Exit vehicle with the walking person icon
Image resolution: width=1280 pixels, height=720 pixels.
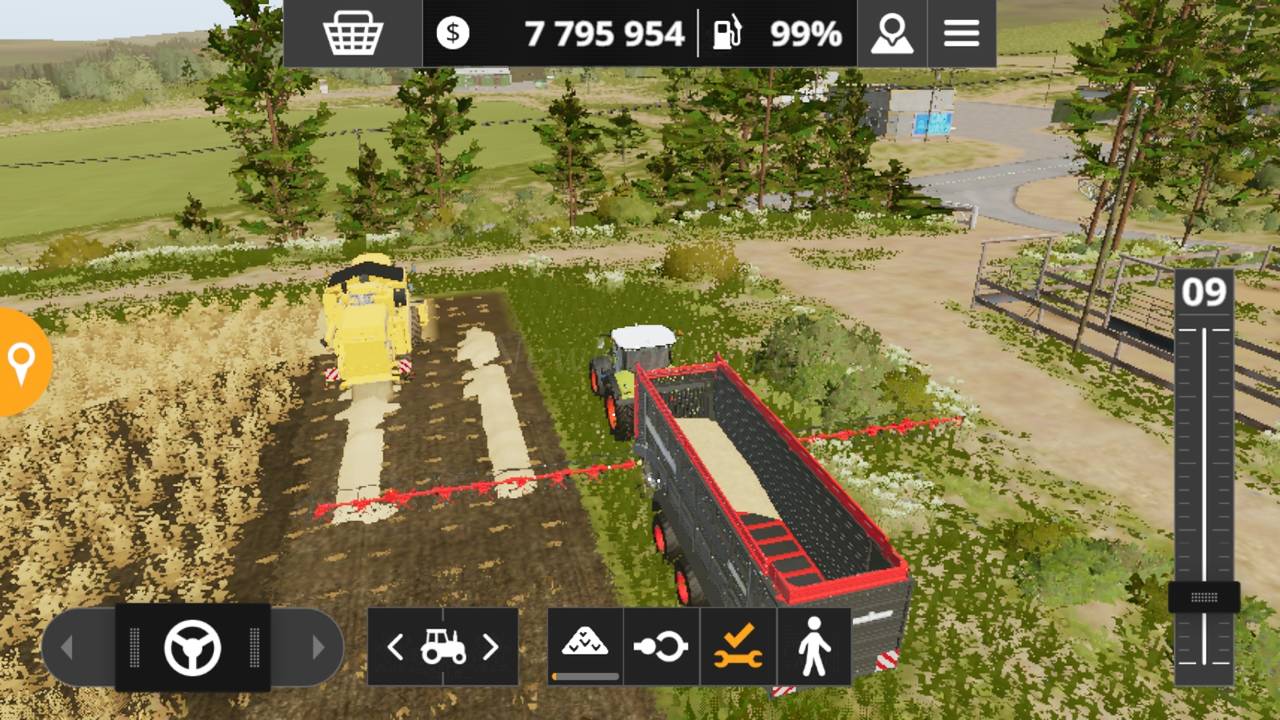[814, 647]
